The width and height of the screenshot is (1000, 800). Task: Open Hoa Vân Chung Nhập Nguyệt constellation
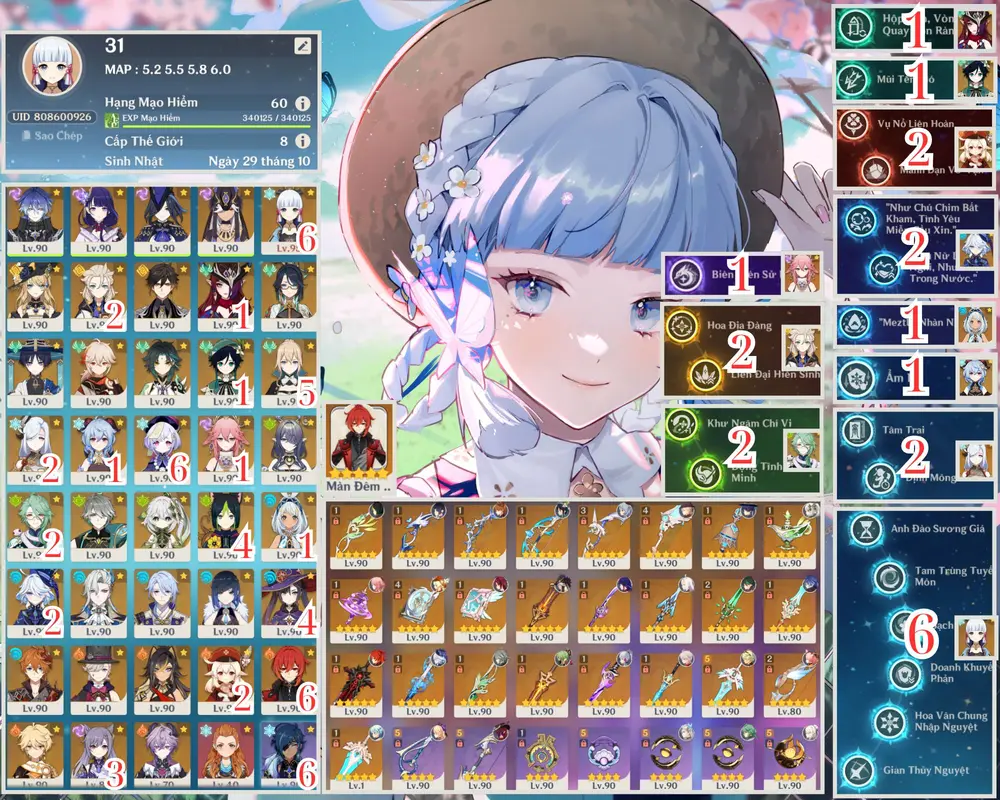pyautogui.click(x=888, y=720)
